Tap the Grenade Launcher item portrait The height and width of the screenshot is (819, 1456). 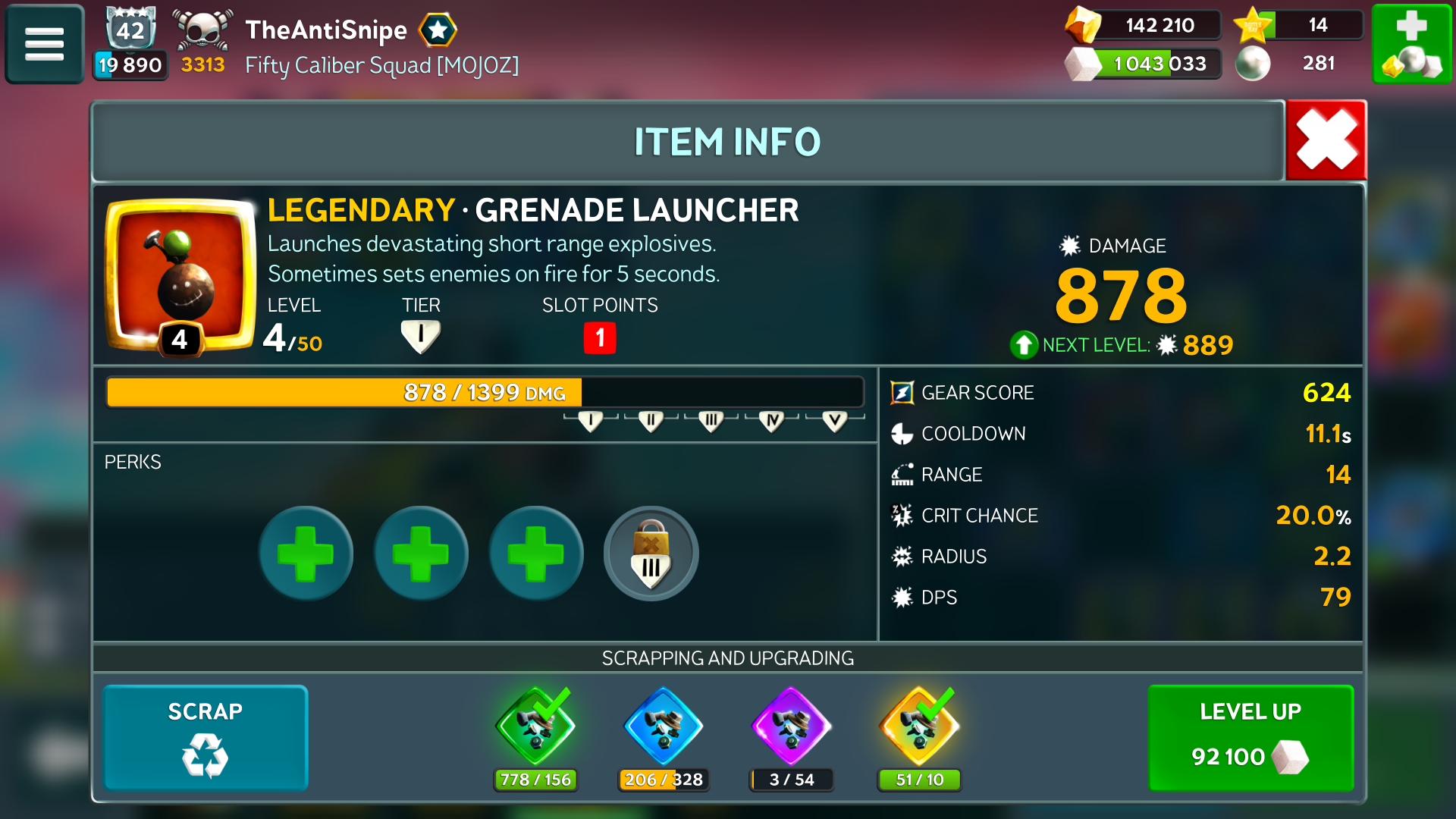click(x=180, y=275)
